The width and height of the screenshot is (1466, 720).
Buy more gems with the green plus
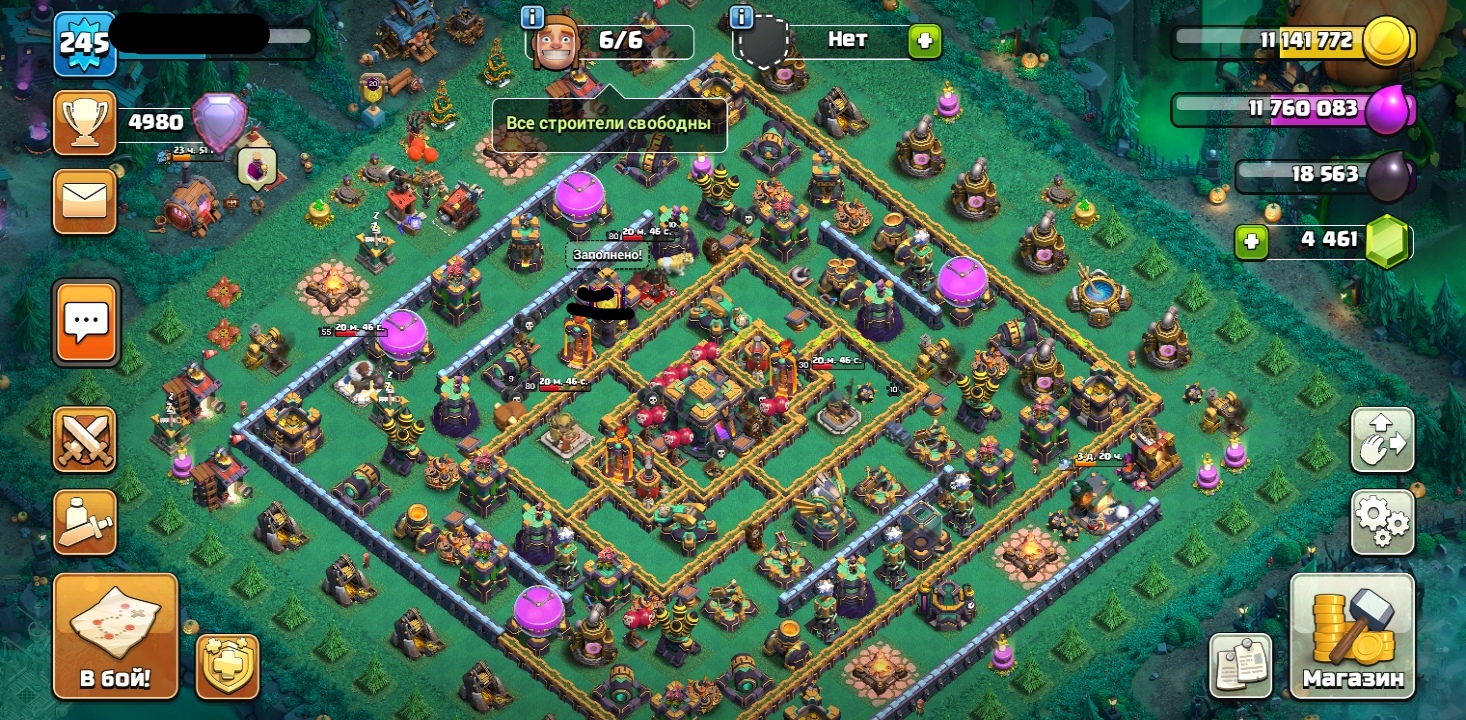pos(1250,241)
